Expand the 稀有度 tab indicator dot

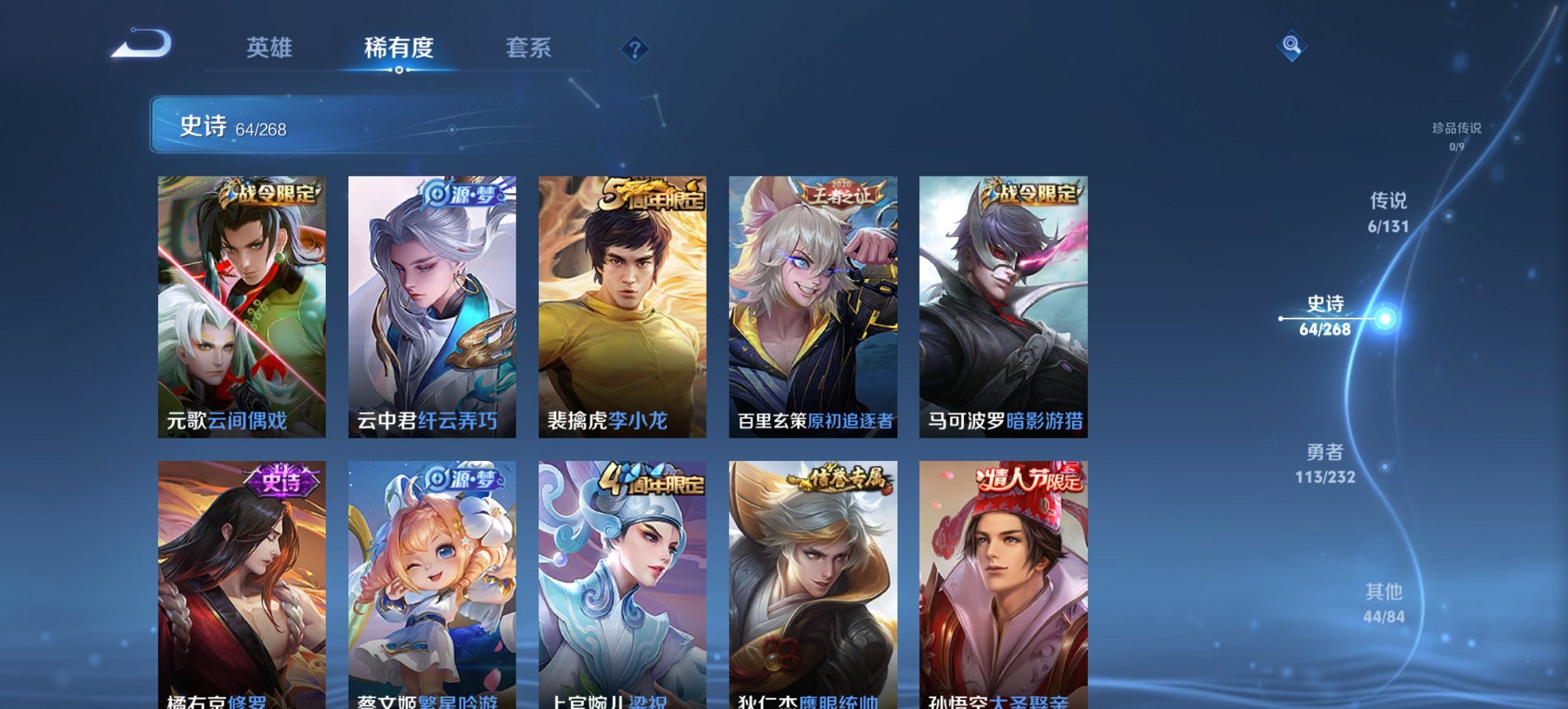click(398, 68)
